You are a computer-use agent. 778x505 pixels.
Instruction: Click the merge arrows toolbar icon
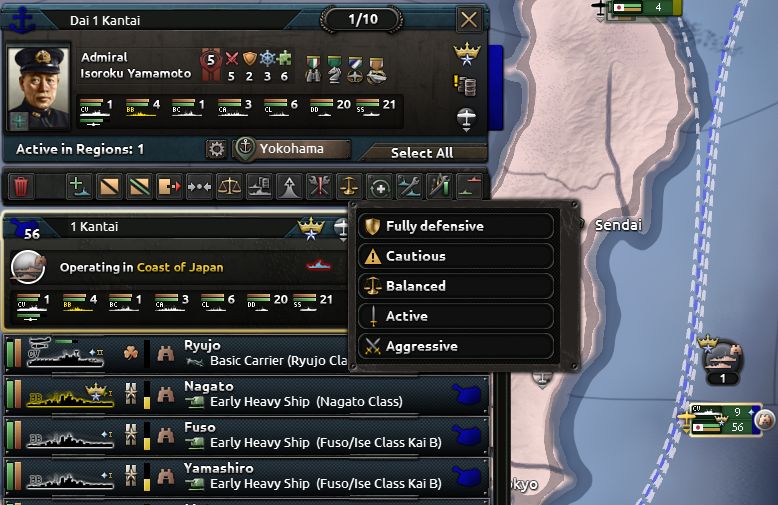[x=199, y=186]
